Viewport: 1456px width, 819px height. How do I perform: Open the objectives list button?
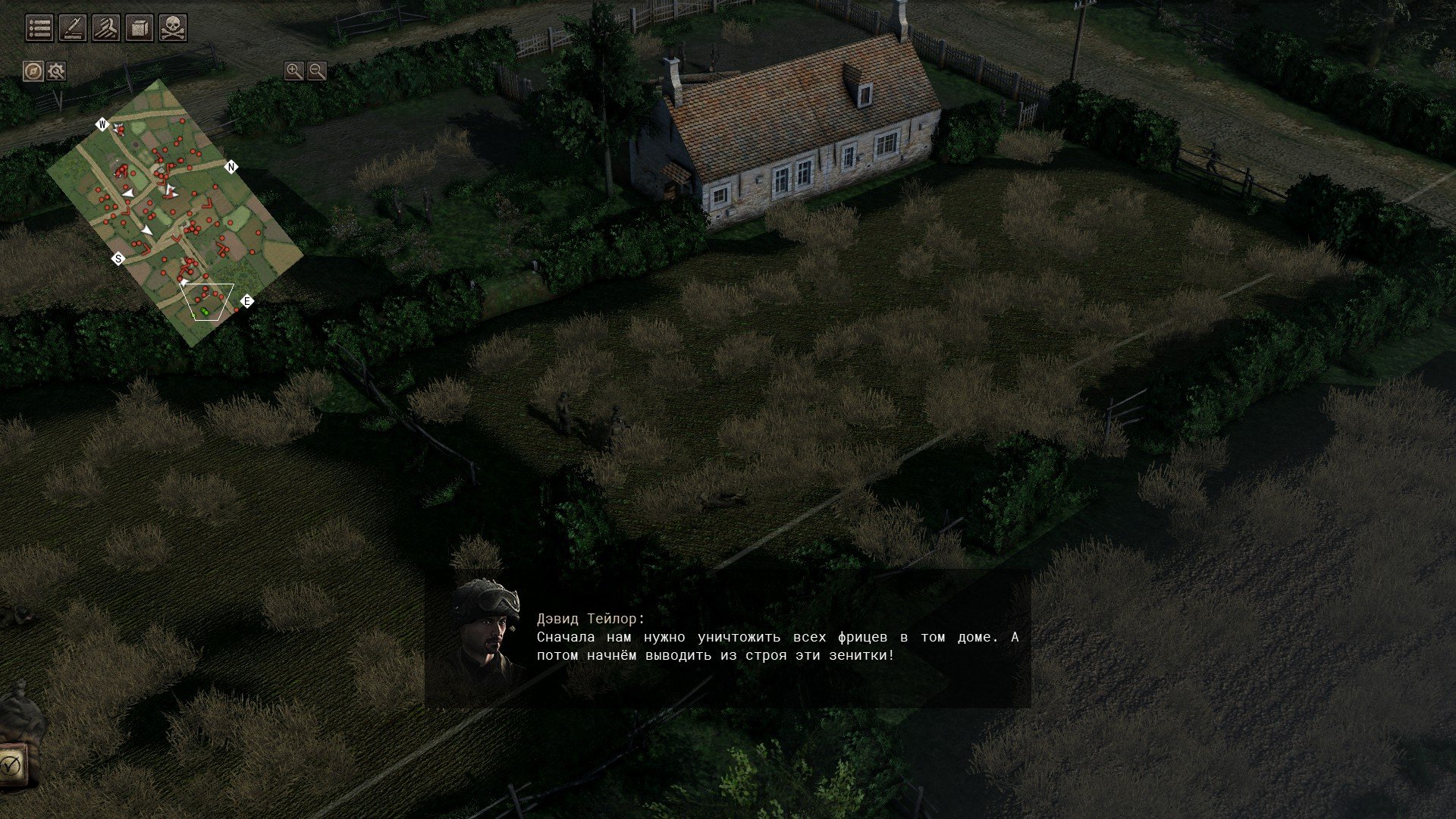tap(39, 28)
